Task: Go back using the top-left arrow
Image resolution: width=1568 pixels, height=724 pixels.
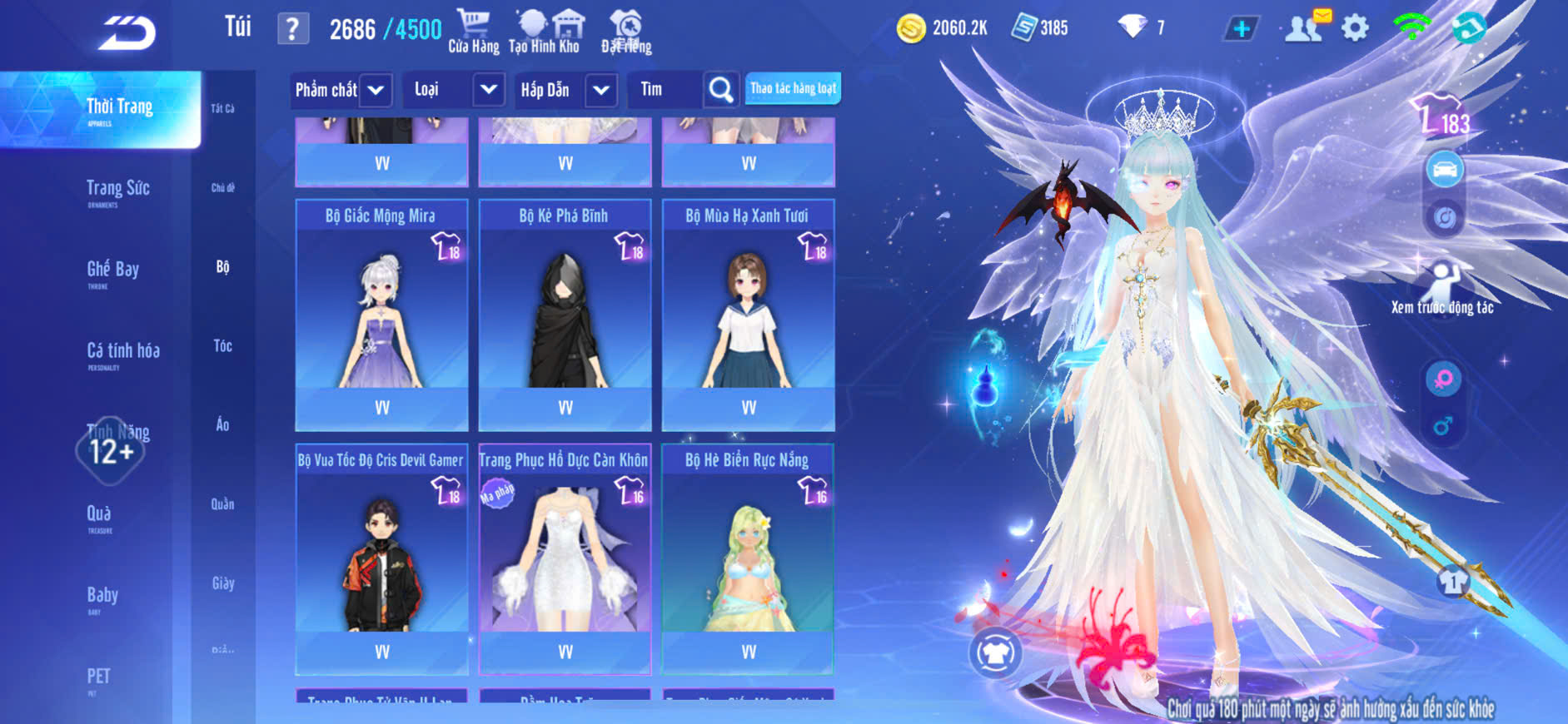Action: pyautogui.click(x=127, y=33)
